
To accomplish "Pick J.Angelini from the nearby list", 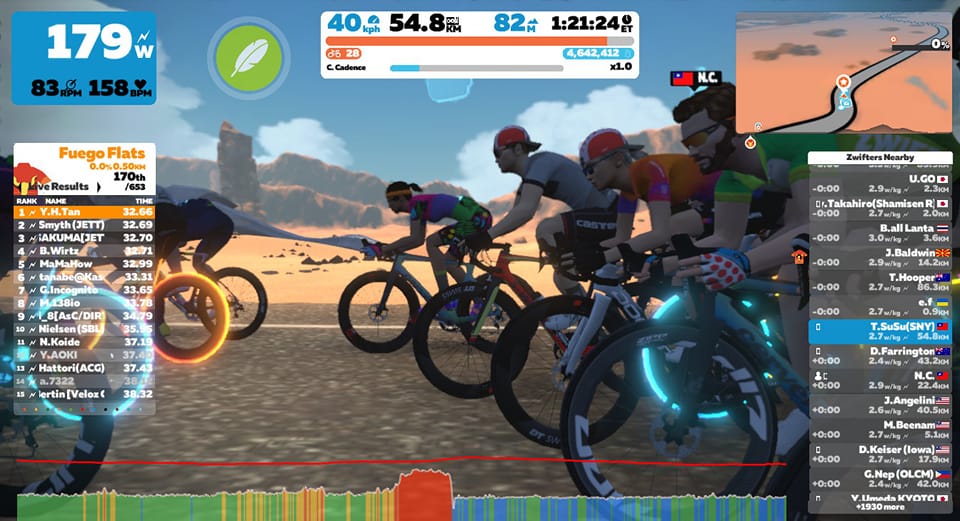I will coord(880,405).
